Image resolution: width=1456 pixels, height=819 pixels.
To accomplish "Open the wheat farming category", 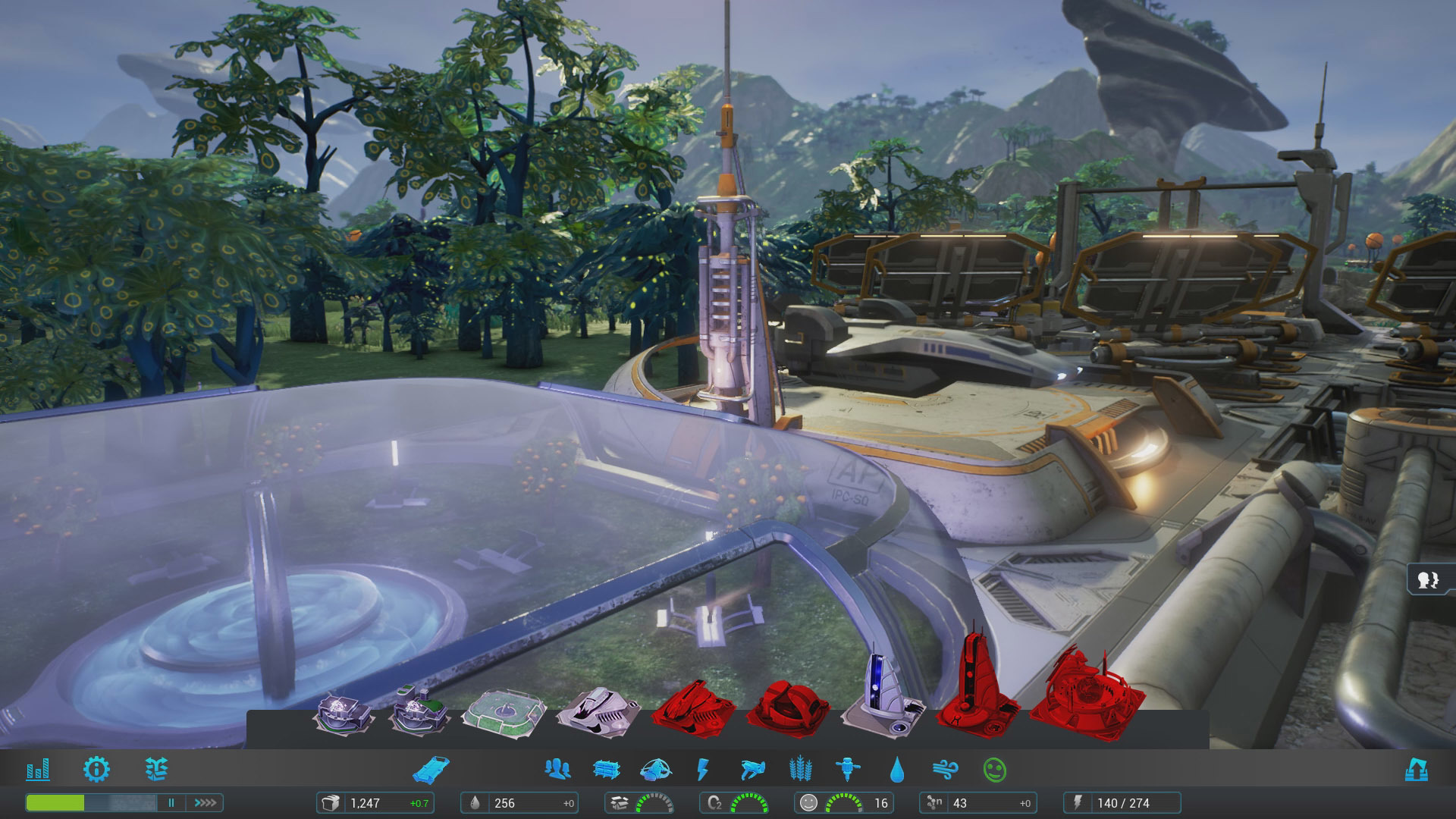I will 800,770.
